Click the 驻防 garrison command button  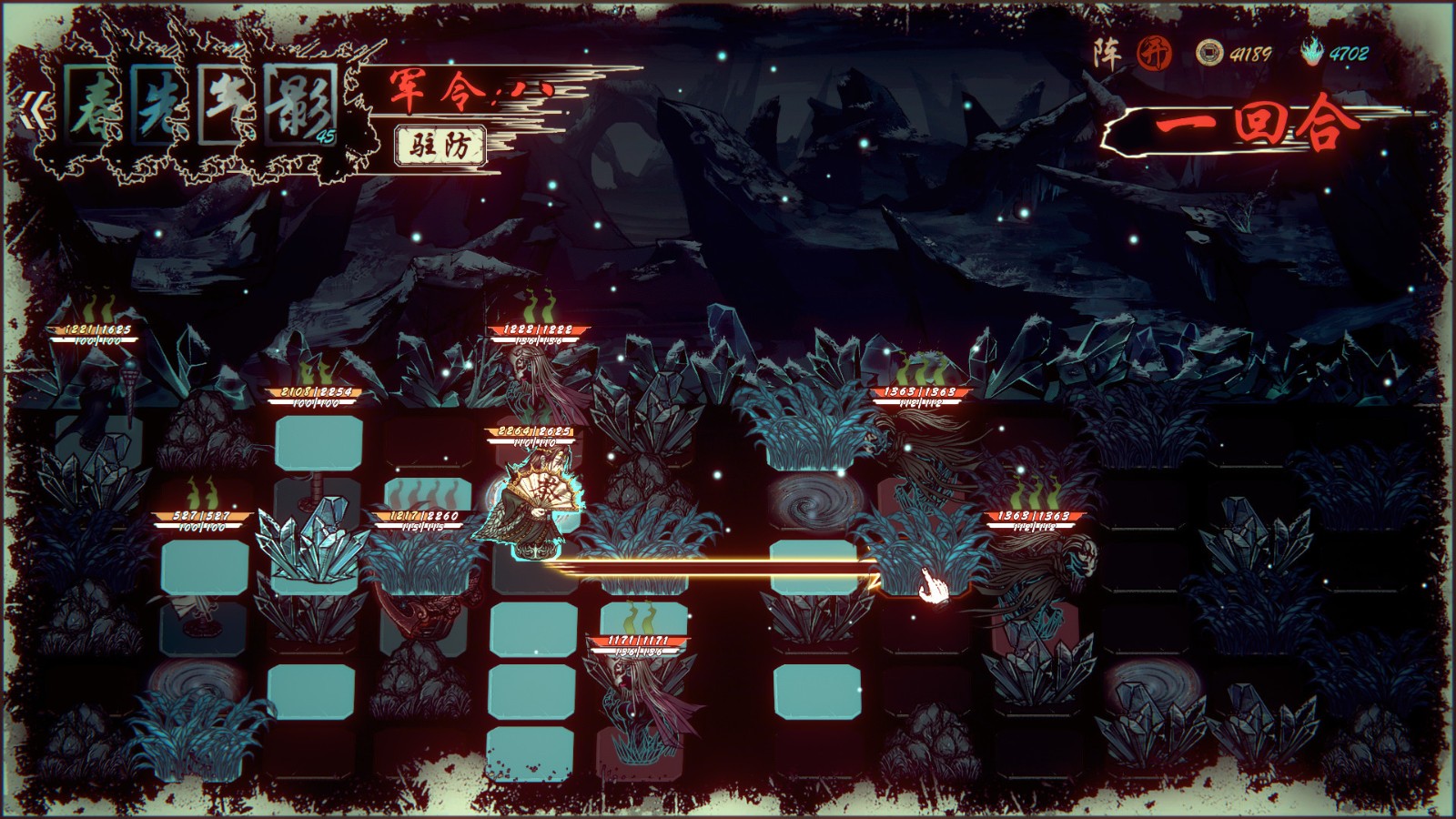coord(440,146)
